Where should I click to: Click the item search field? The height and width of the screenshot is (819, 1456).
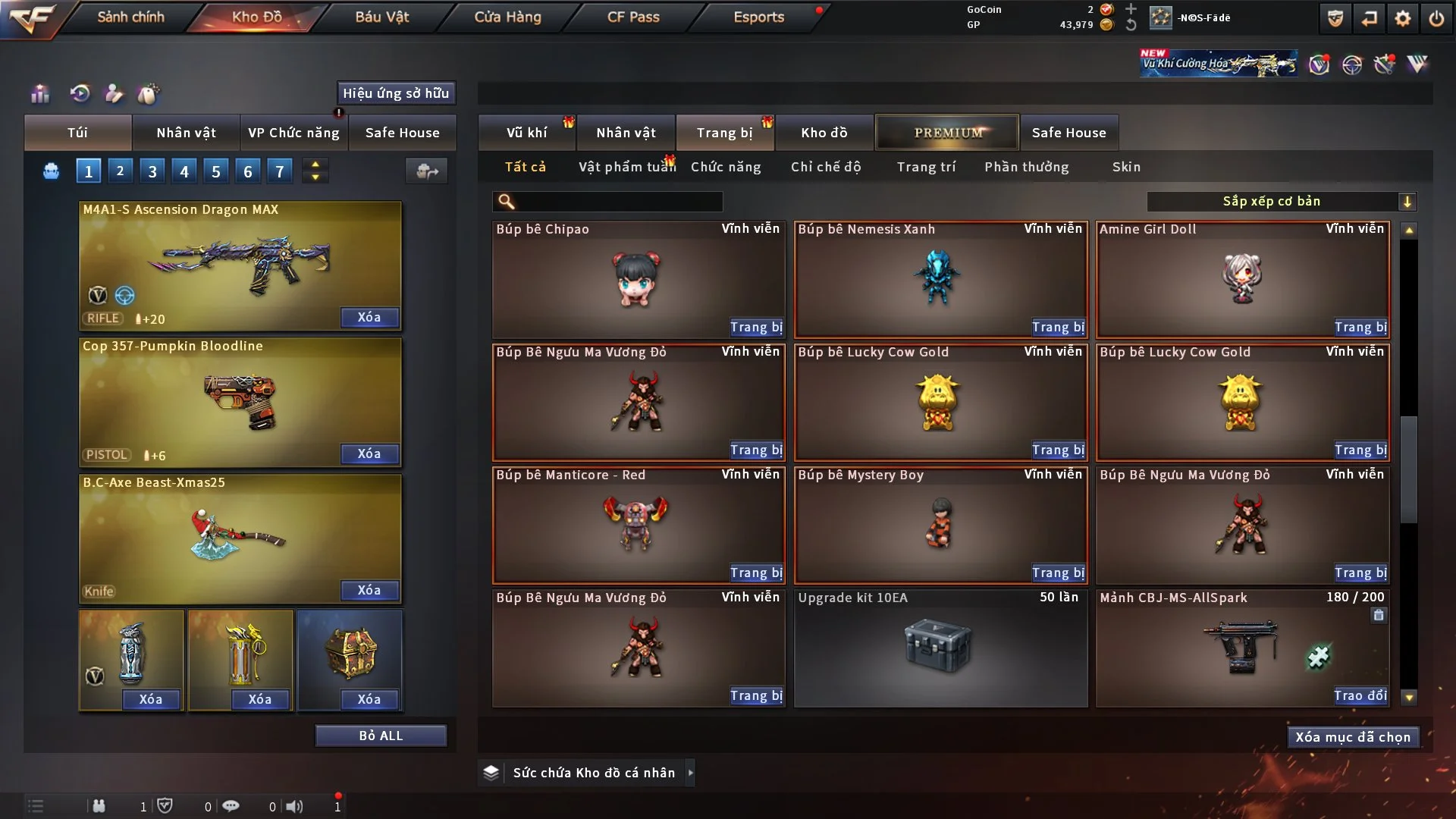pyautogui.click(x=618, y=201)
